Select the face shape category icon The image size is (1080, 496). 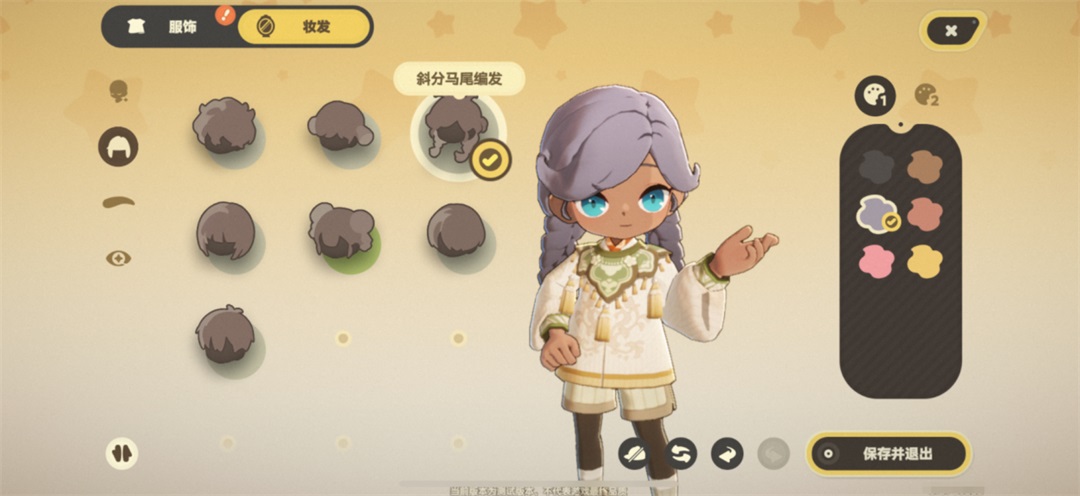pos(118,92)
